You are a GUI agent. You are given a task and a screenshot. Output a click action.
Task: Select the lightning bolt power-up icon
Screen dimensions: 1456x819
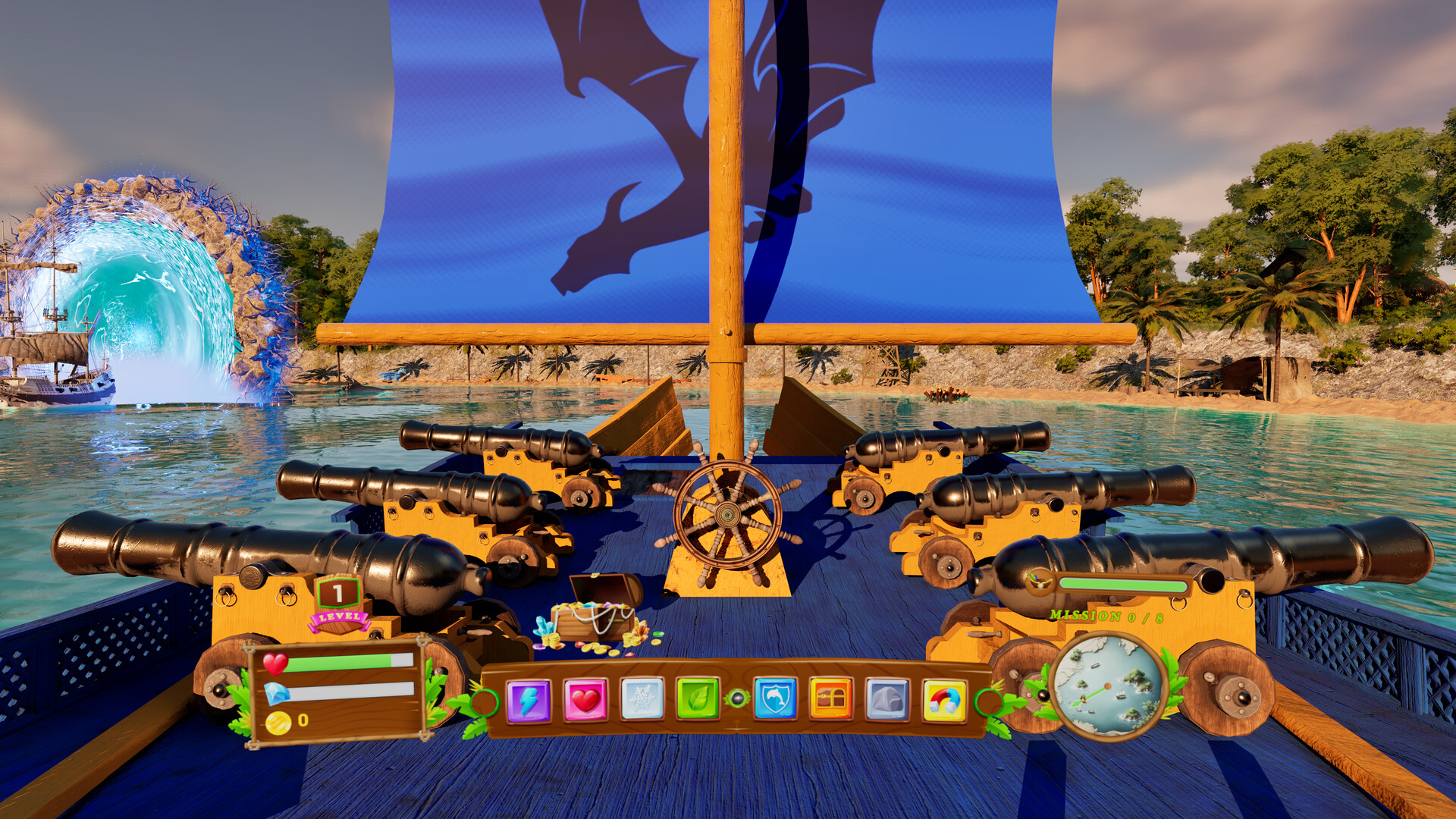pos(529,699)
